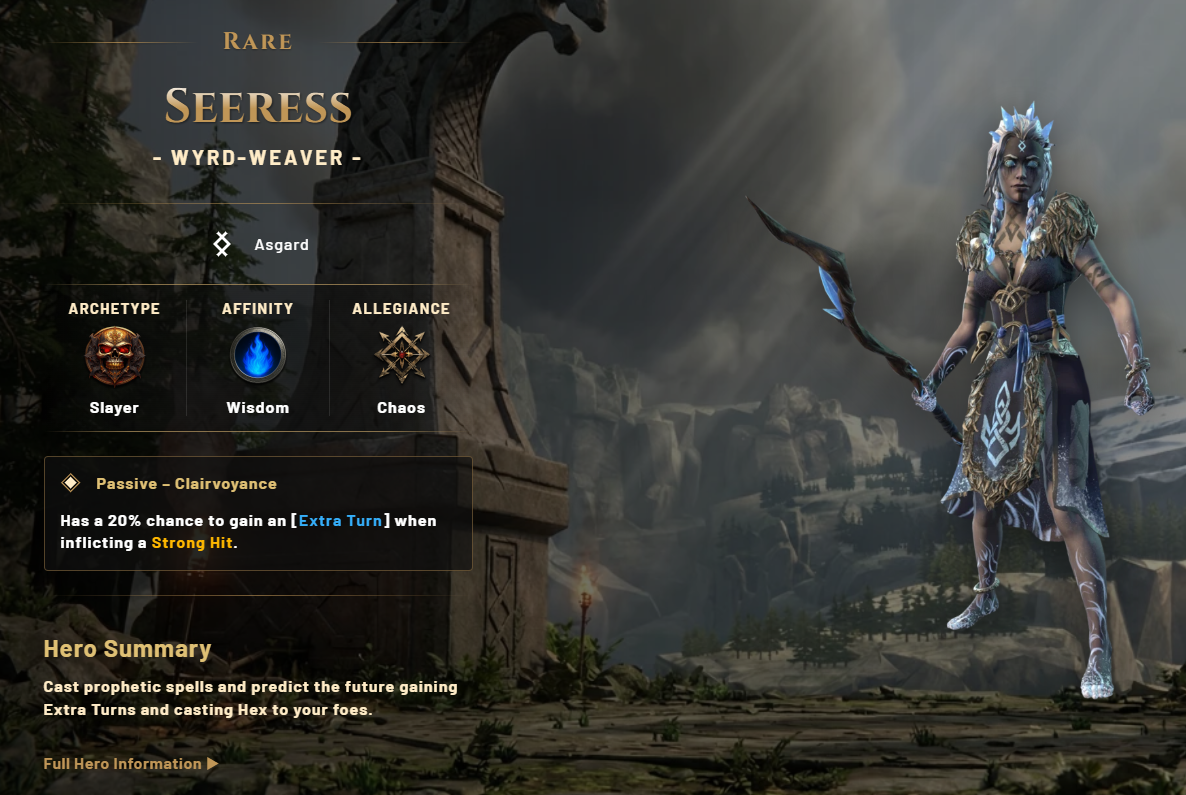Open the Full Hero Information link

[x=130, y=764]
